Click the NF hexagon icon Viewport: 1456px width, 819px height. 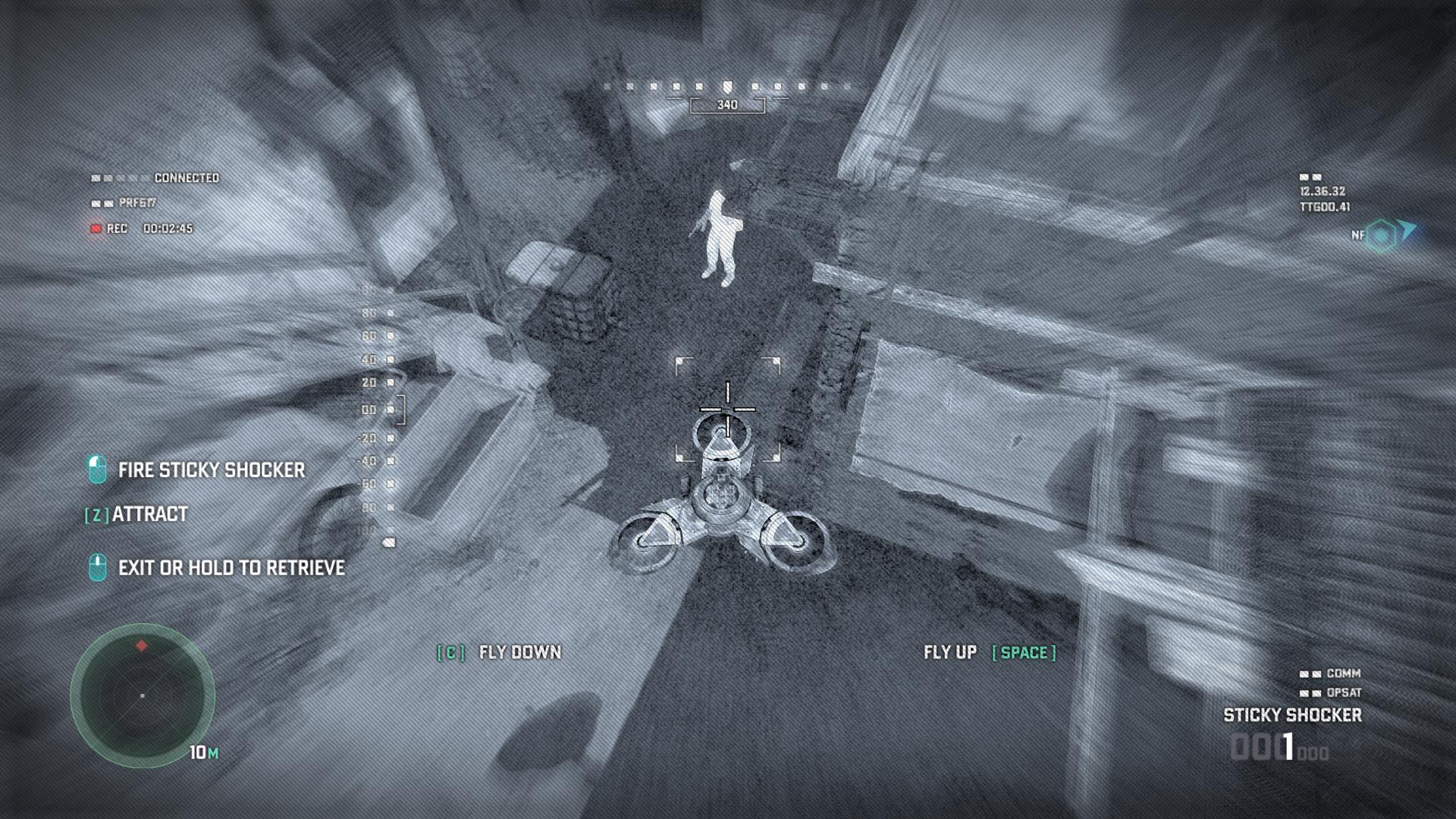point(1382,235)
